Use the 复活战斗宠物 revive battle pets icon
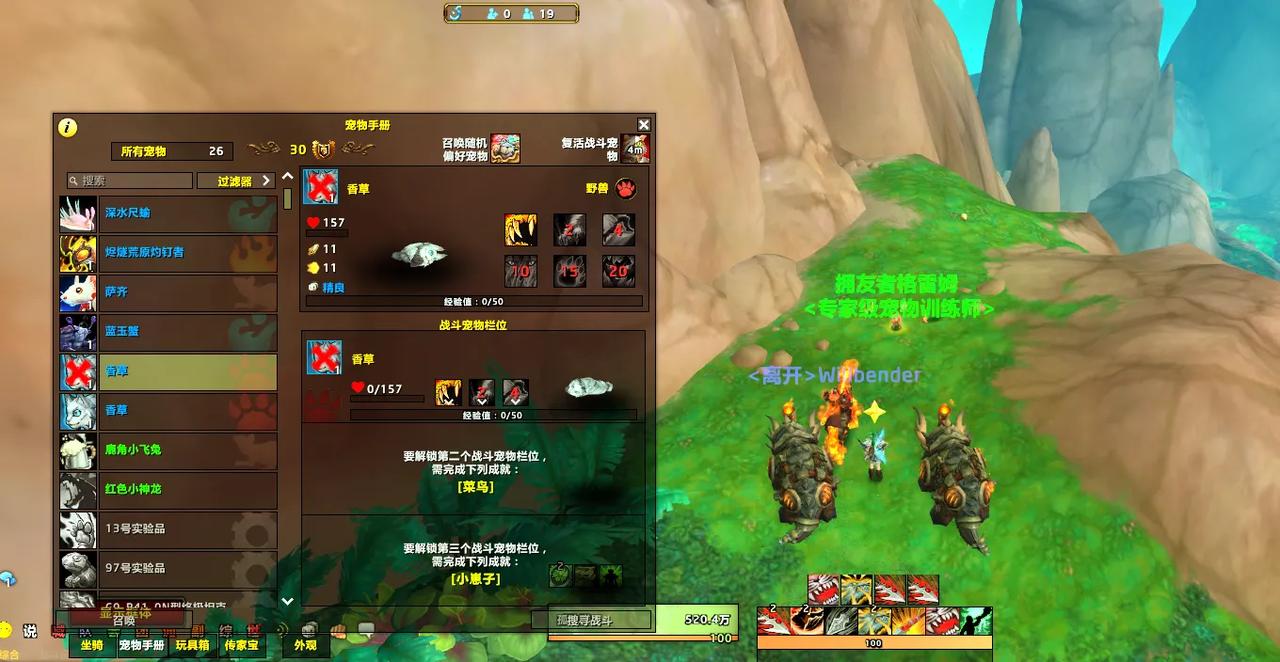 pos(635,149)
